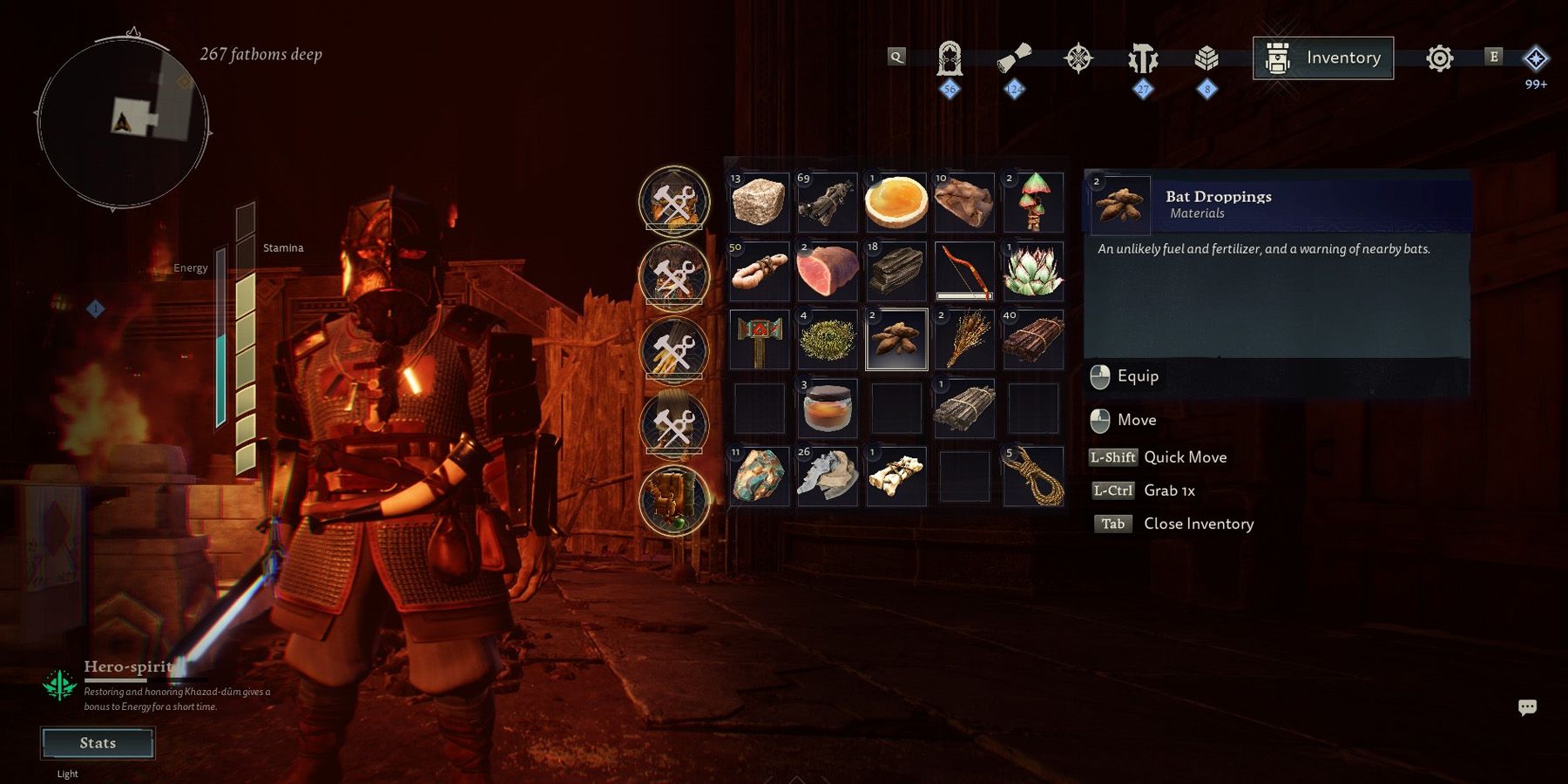Select the helmet repair slot circle
Viewport: 1568px width, 784px height.
click(x=675, y=202)
